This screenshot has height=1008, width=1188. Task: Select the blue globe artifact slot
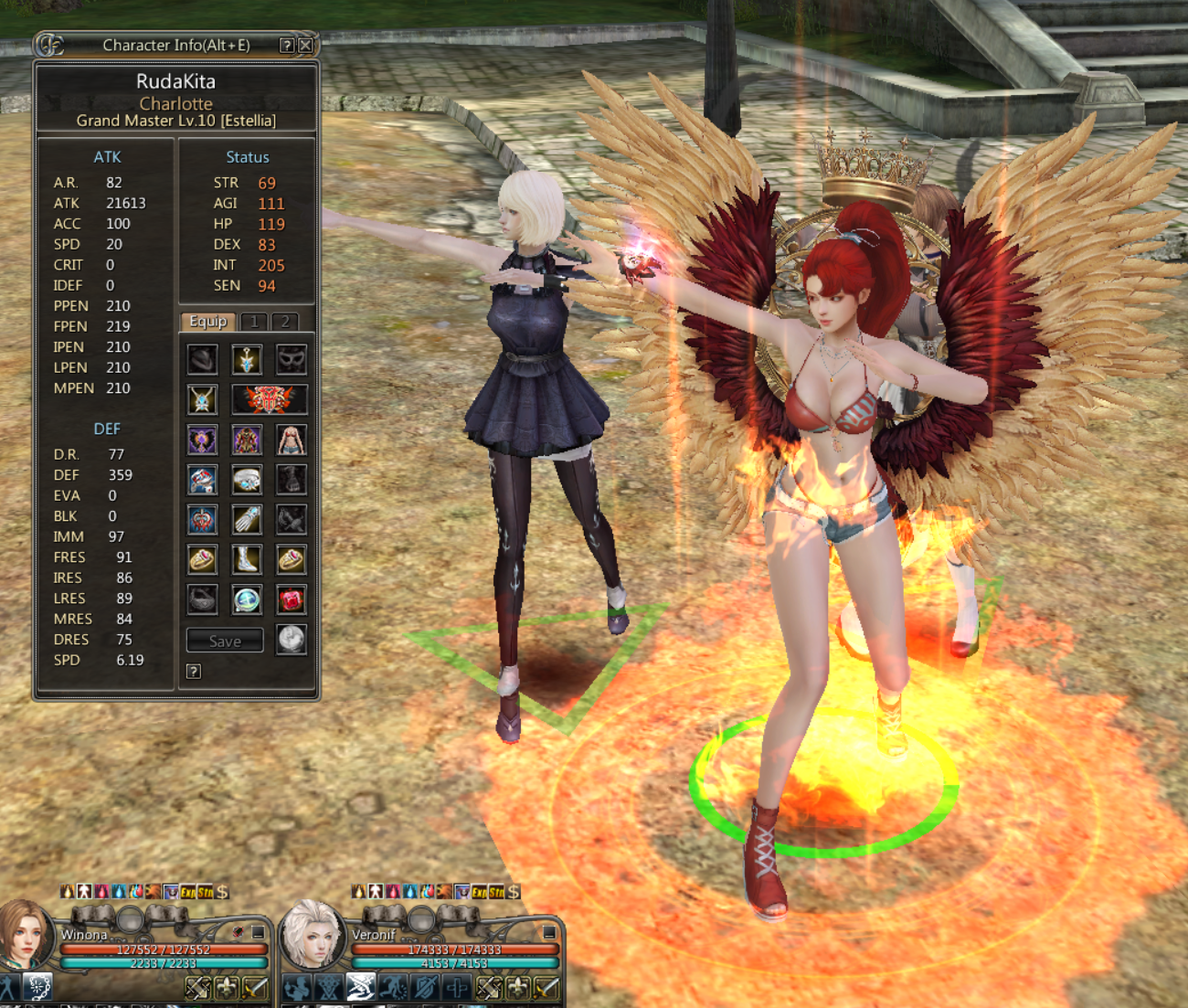(247, 599)
